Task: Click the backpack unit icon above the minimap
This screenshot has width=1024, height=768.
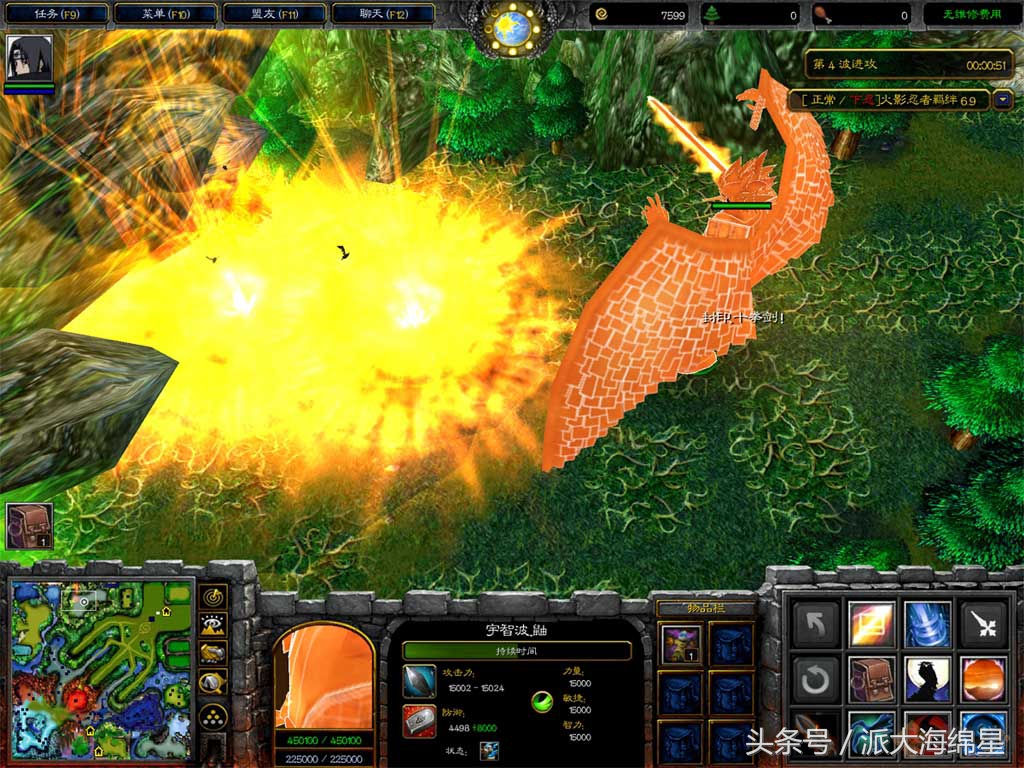Action: [x=29, y=525]
